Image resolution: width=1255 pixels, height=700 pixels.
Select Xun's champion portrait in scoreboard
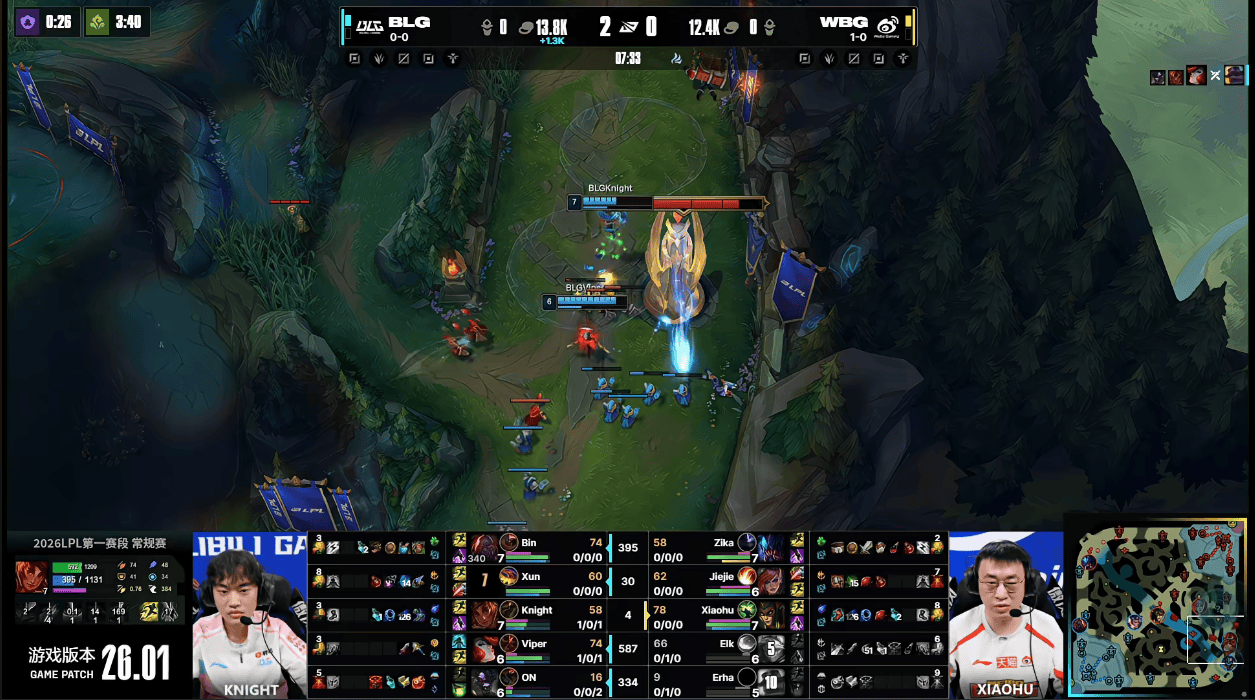[484, 580]
